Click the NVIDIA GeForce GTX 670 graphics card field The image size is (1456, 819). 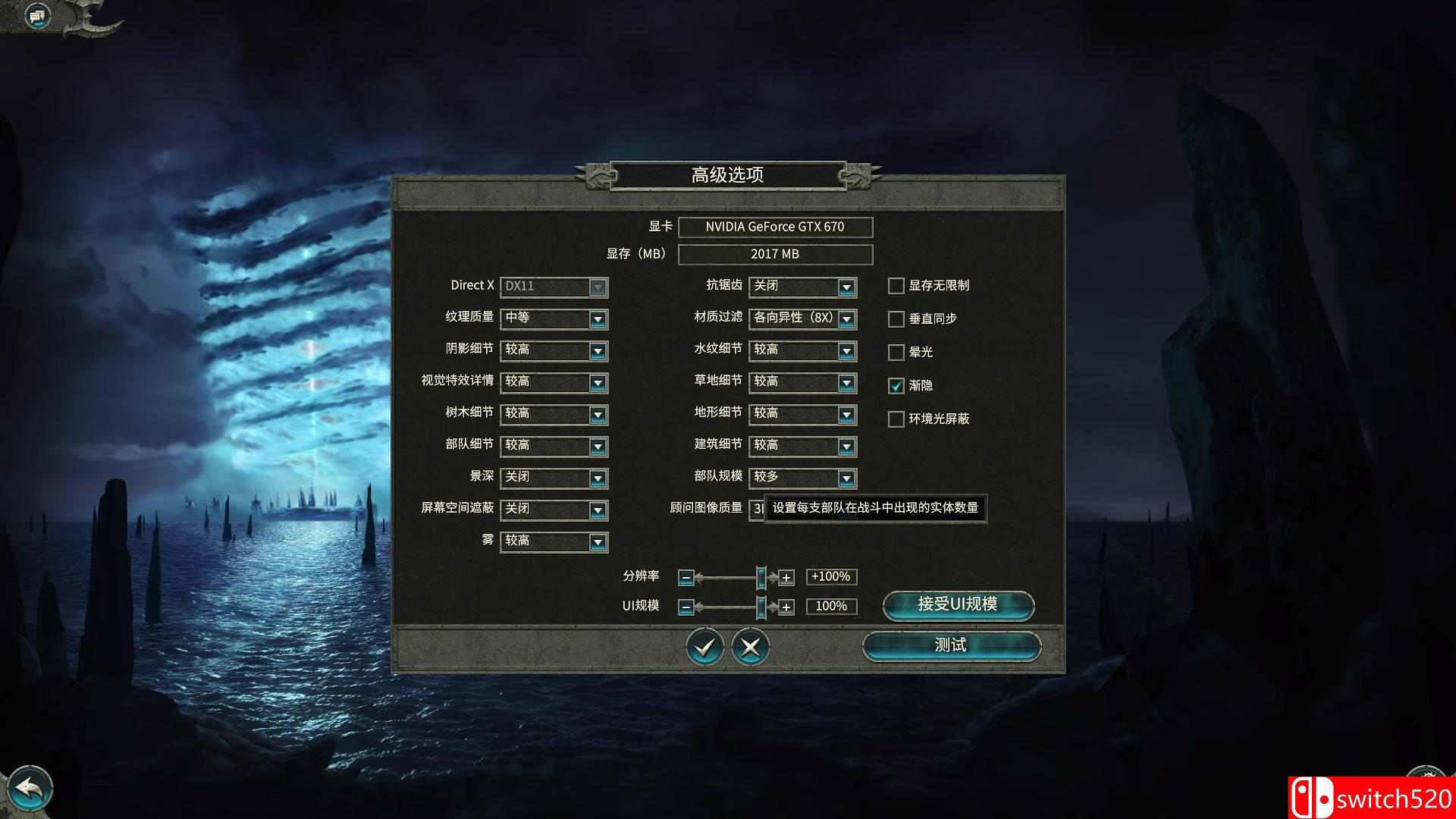click(x=777, y=227)
